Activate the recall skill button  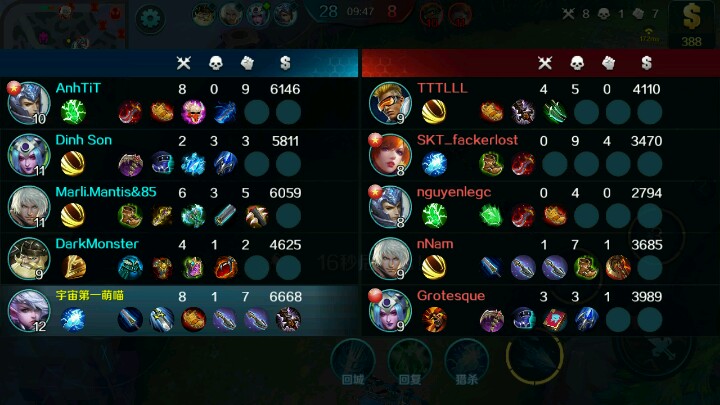[x=352, y=359]
